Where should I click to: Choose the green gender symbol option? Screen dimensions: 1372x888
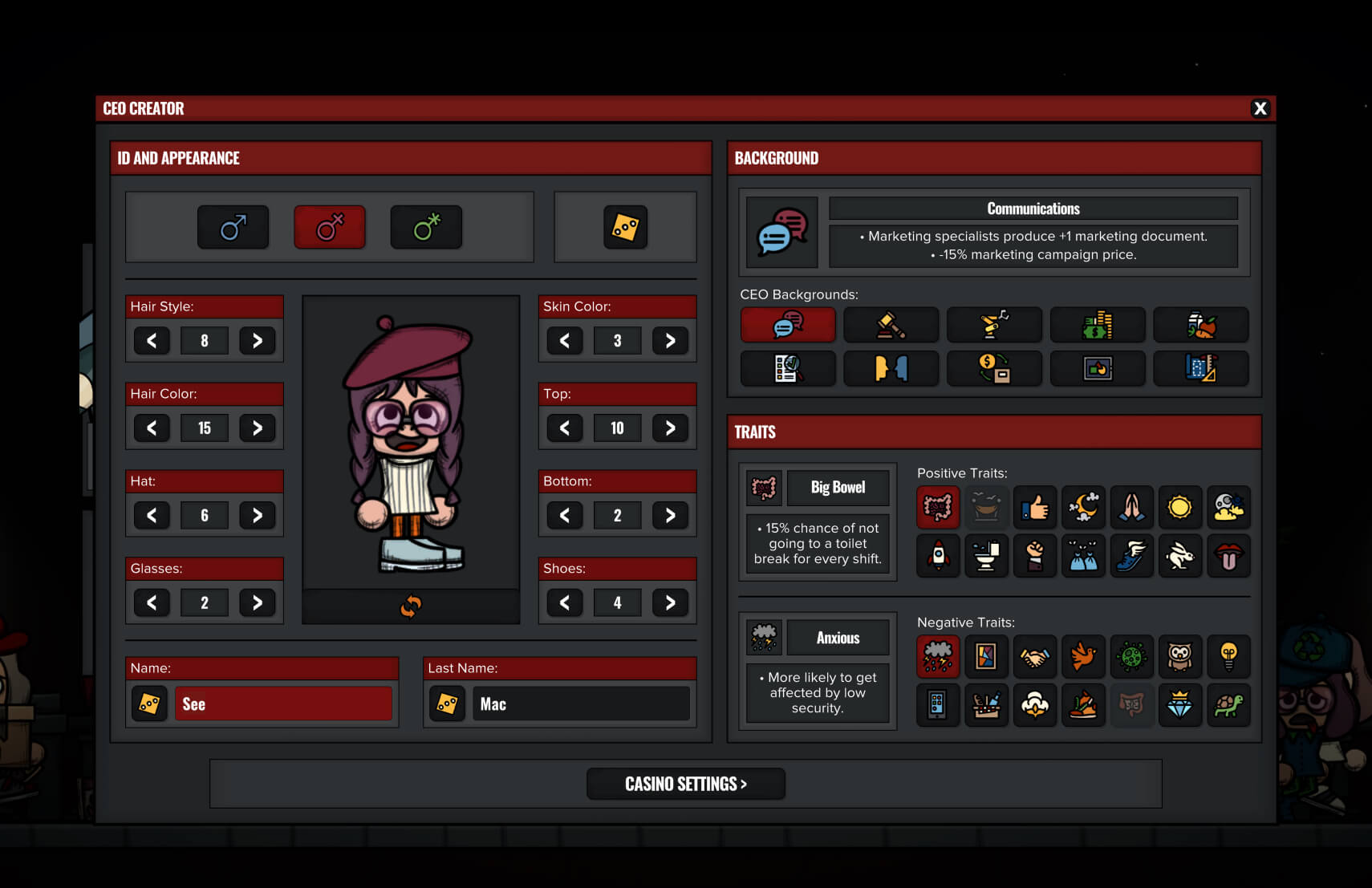pos(426,227)
